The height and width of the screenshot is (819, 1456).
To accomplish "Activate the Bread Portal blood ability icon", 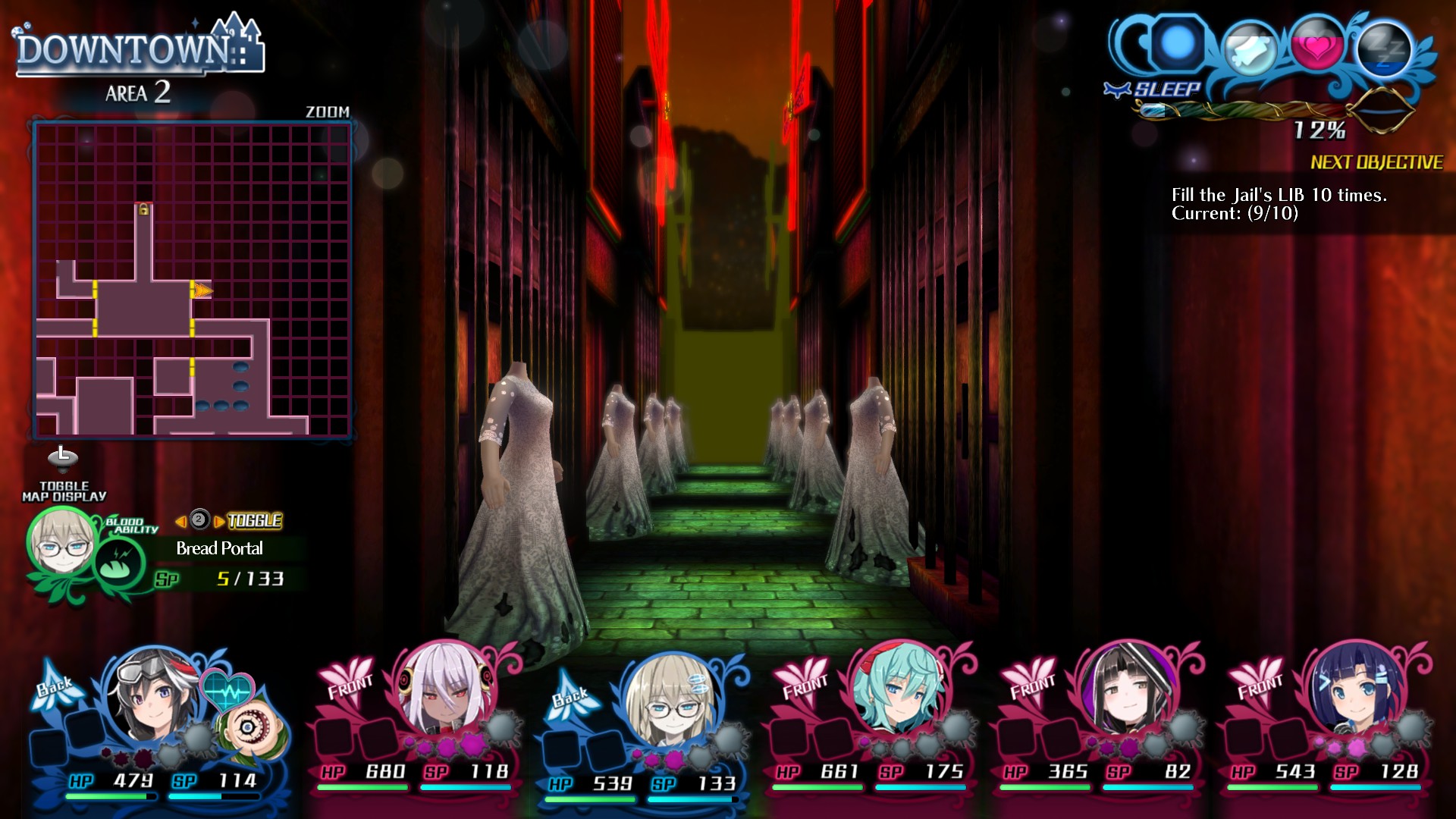I will (120, 562).
